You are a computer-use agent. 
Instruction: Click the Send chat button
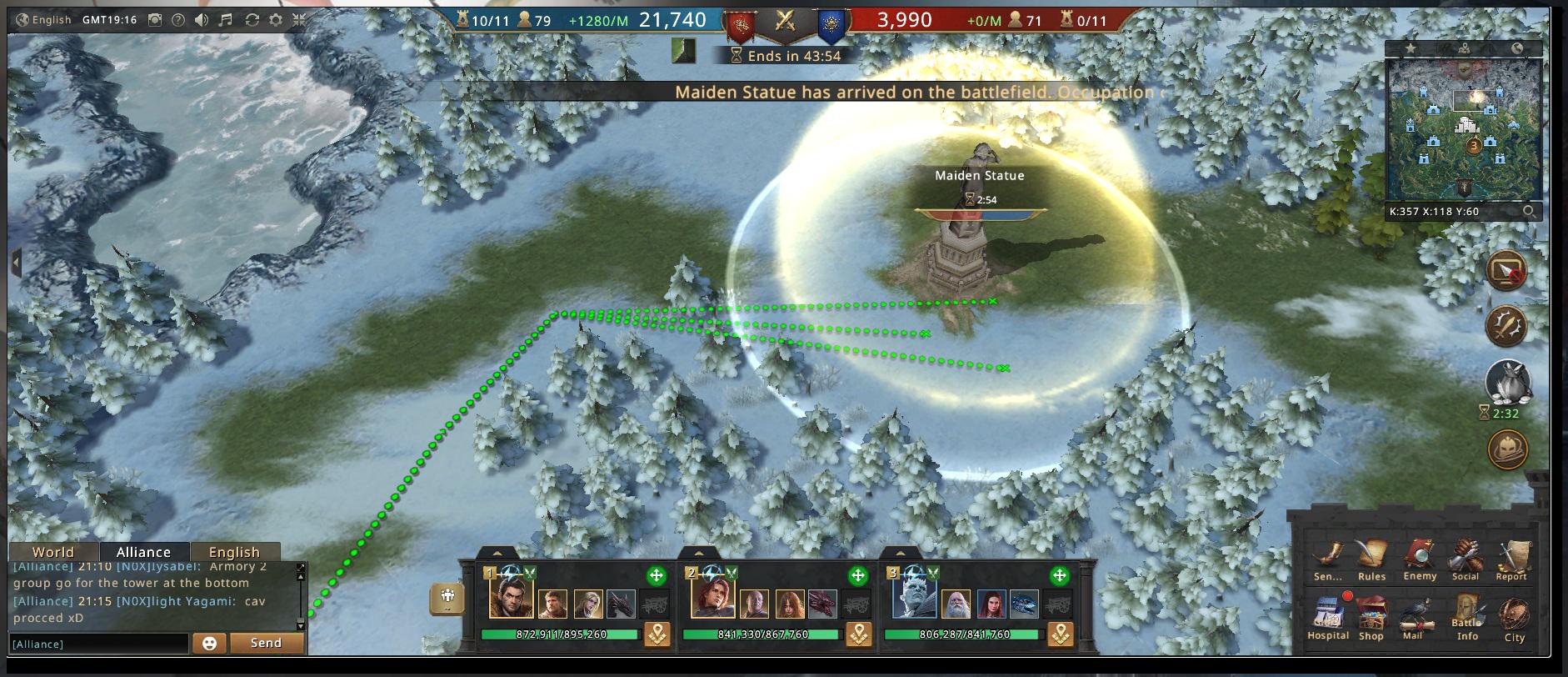click(266, 643)
